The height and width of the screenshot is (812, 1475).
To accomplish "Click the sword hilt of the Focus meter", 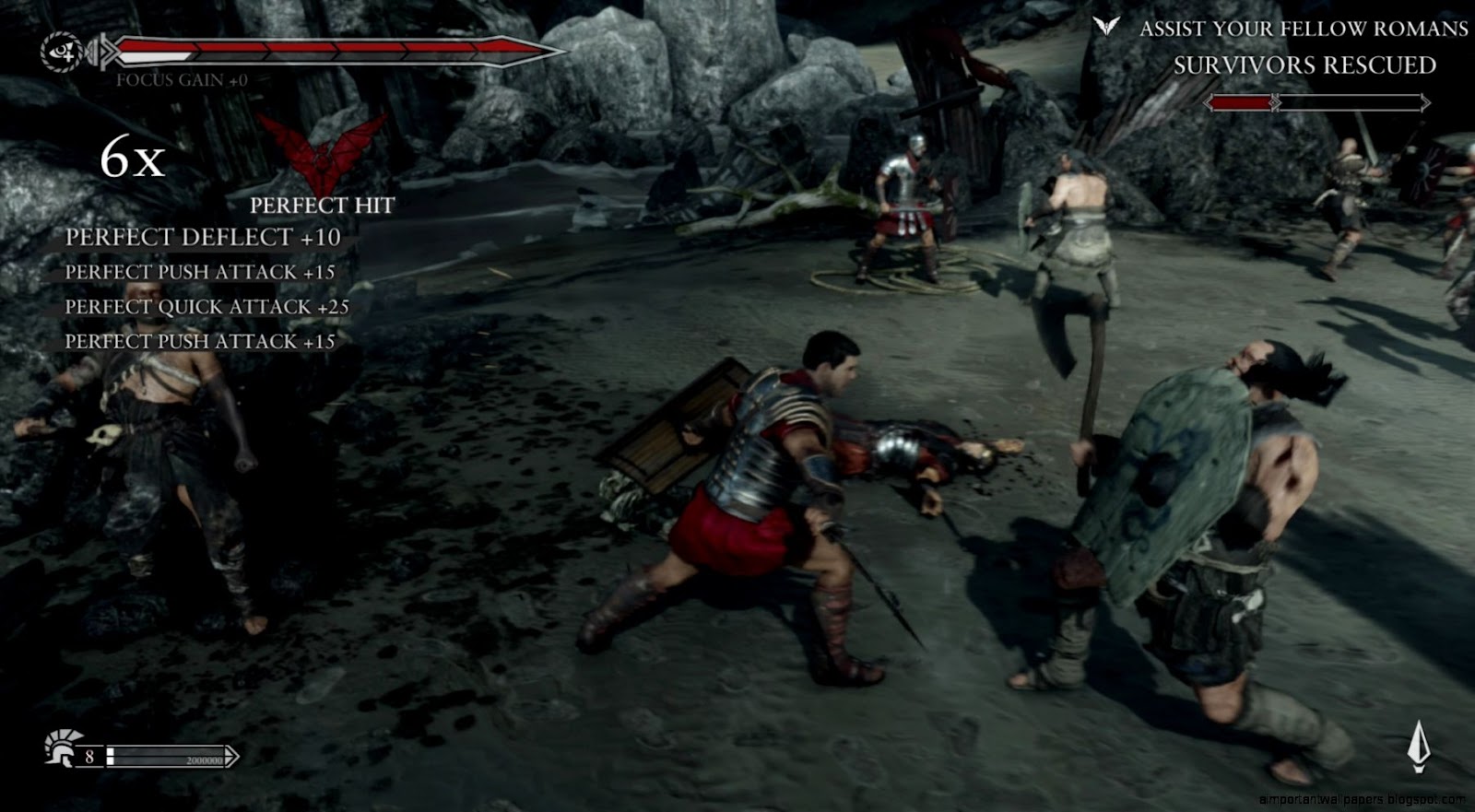I will point(104,51).
